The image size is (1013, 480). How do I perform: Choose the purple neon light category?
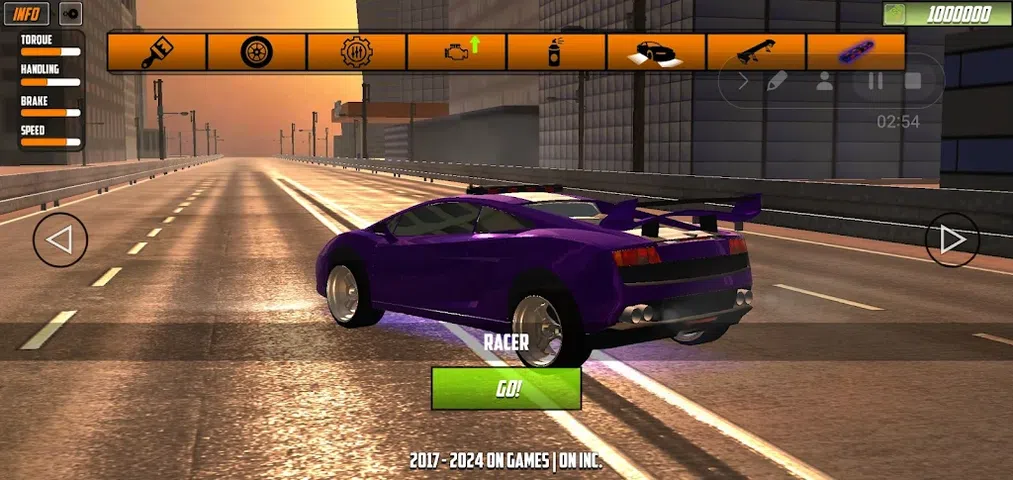coord(856,52)
